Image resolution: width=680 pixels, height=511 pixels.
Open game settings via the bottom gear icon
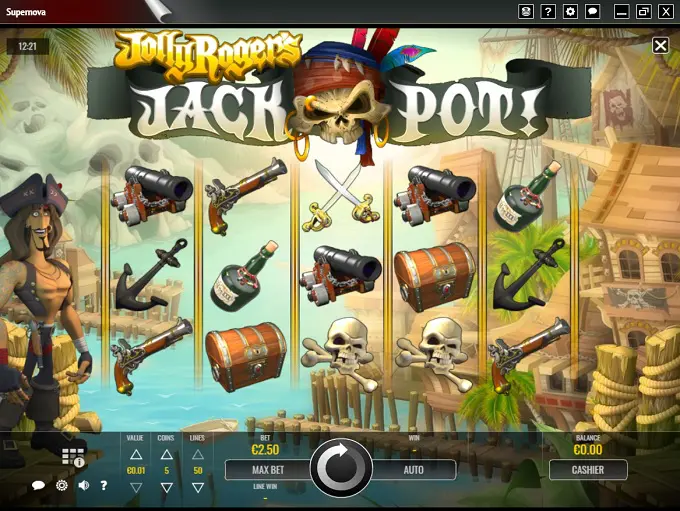click(62, 486)
